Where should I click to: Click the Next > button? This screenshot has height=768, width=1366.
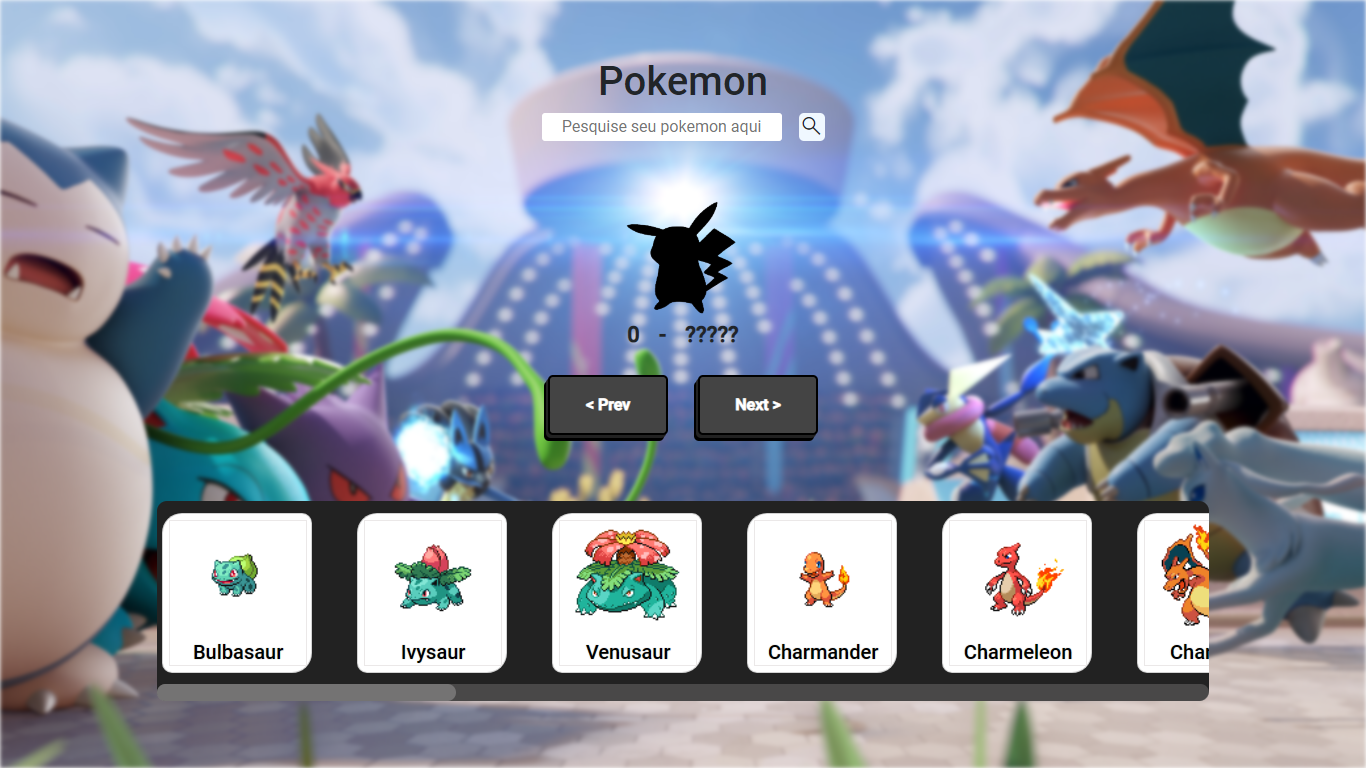pos(756,405)
